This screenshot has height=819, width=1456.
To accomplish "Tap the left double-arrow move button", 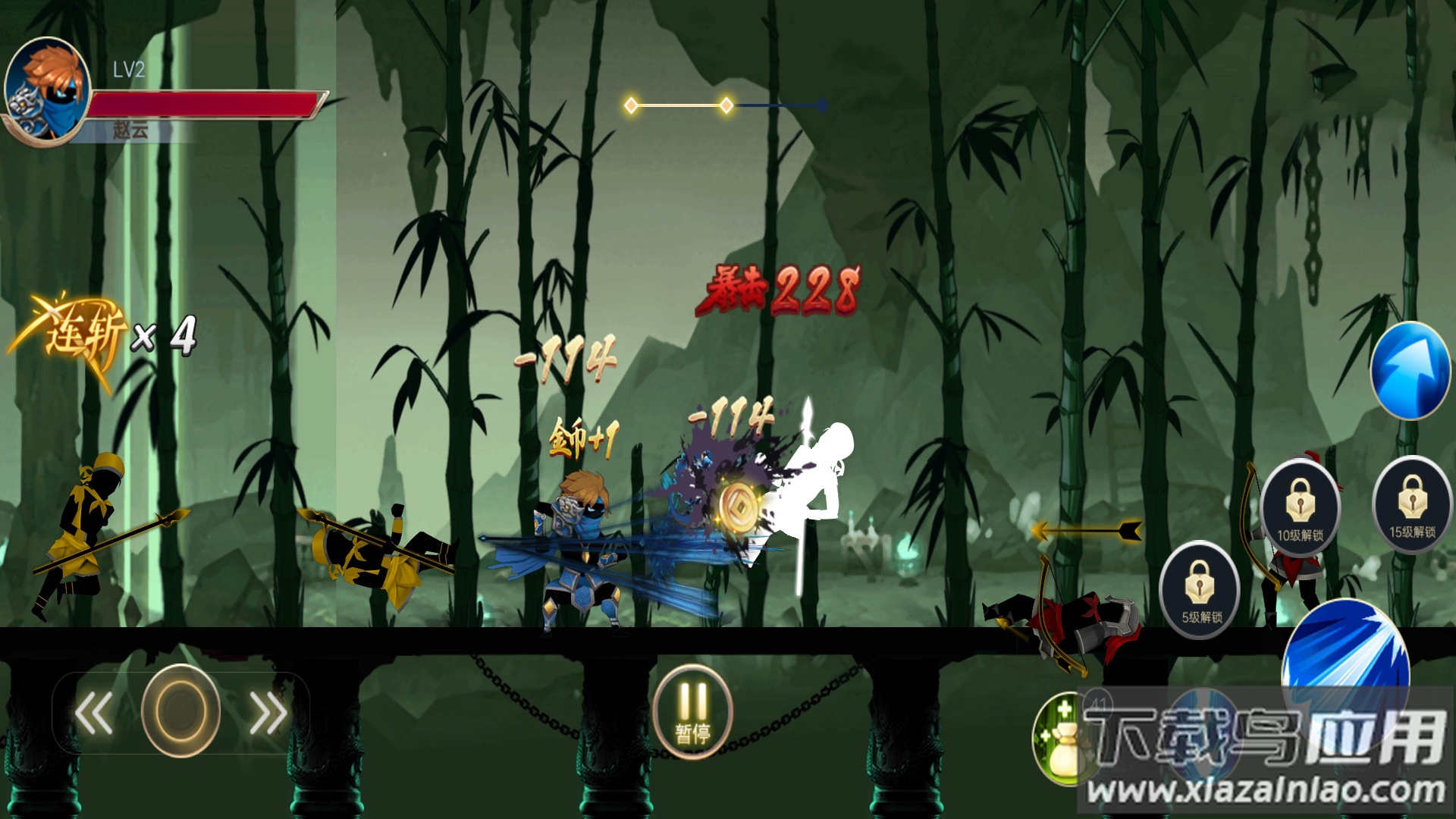I will 94,713.
